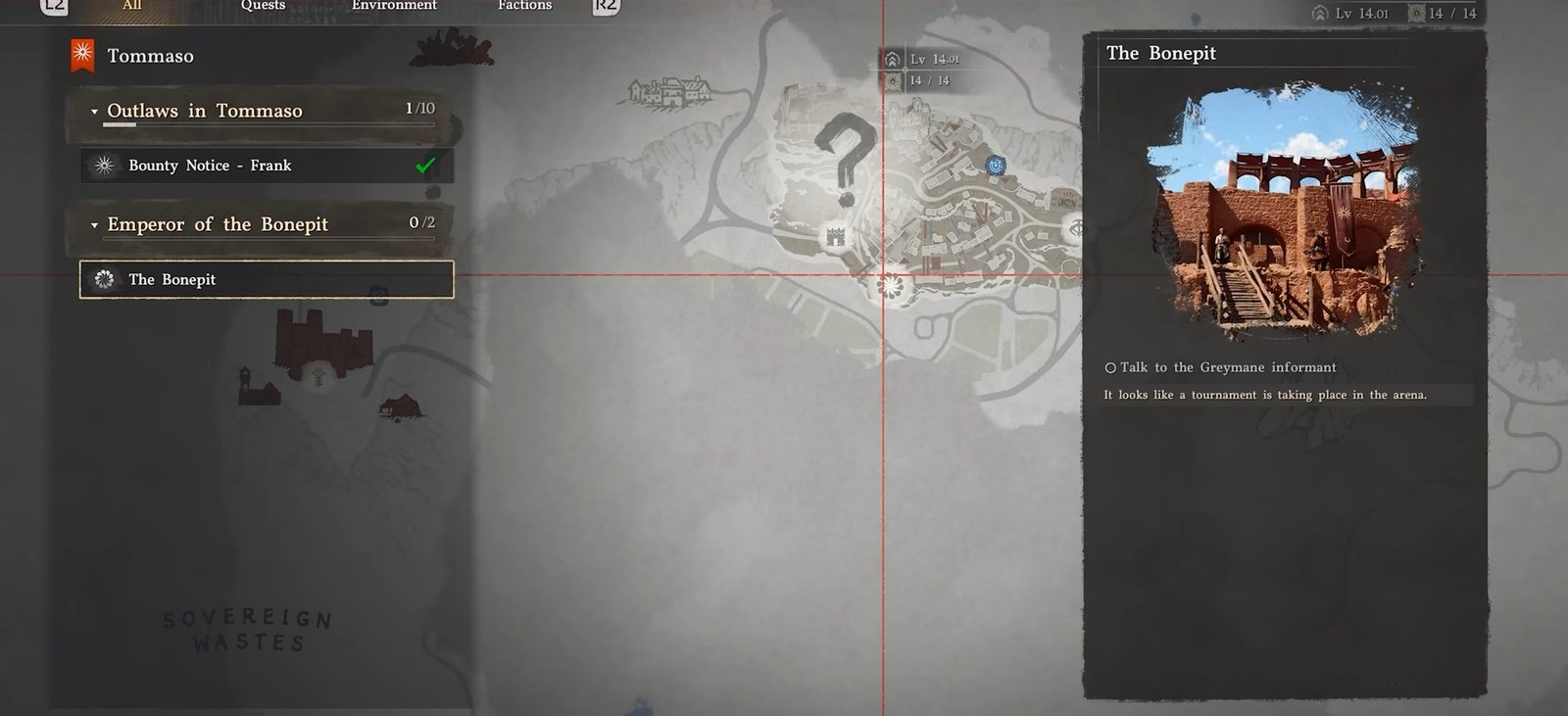View The Bonepit preview image
1568x716 pixels.
tap(1284, 211)
